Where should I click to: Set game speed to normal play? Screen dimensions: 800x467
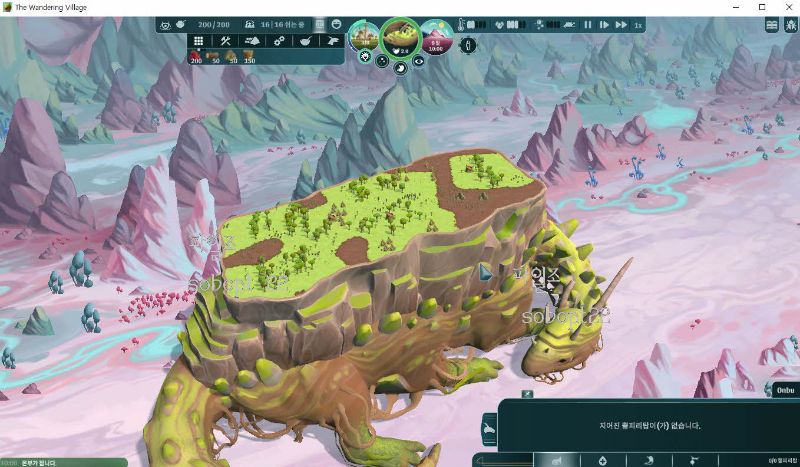(x=604, y=24)
